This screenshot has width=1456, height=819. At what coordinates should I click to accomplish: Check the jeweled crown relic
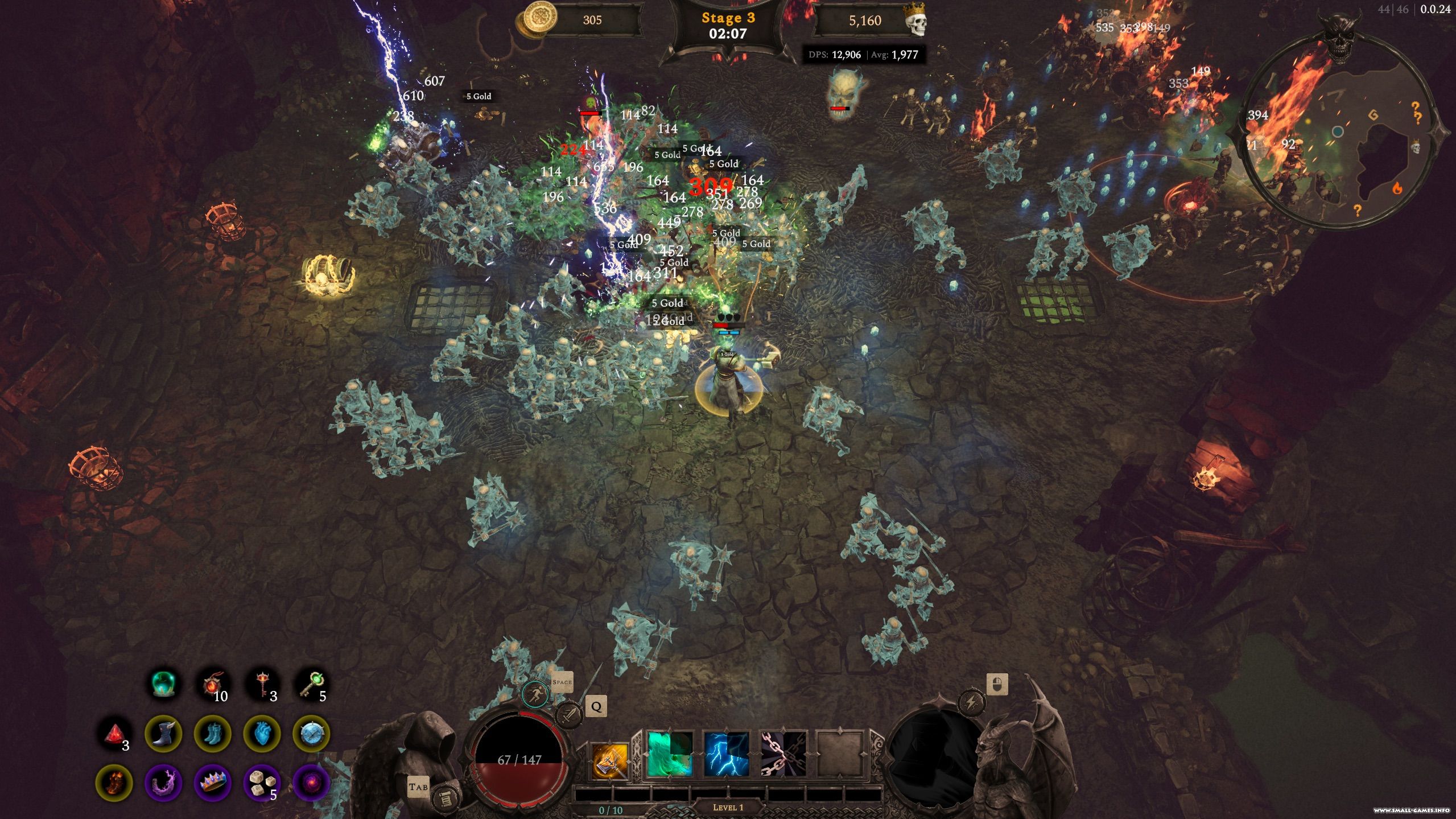click(x=212, y=783)
